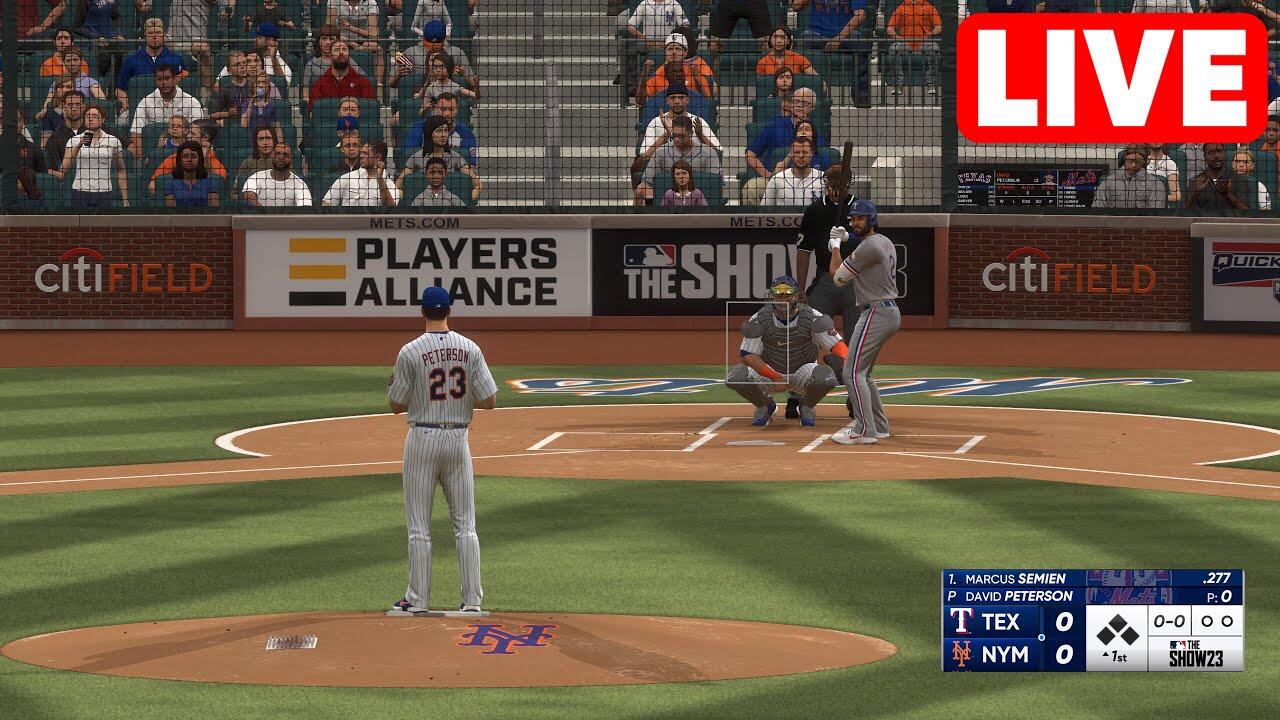Screen dimensions: 1280x720
Task: Select the base runner diamond indicator
Action: [x=1117, y=630]
